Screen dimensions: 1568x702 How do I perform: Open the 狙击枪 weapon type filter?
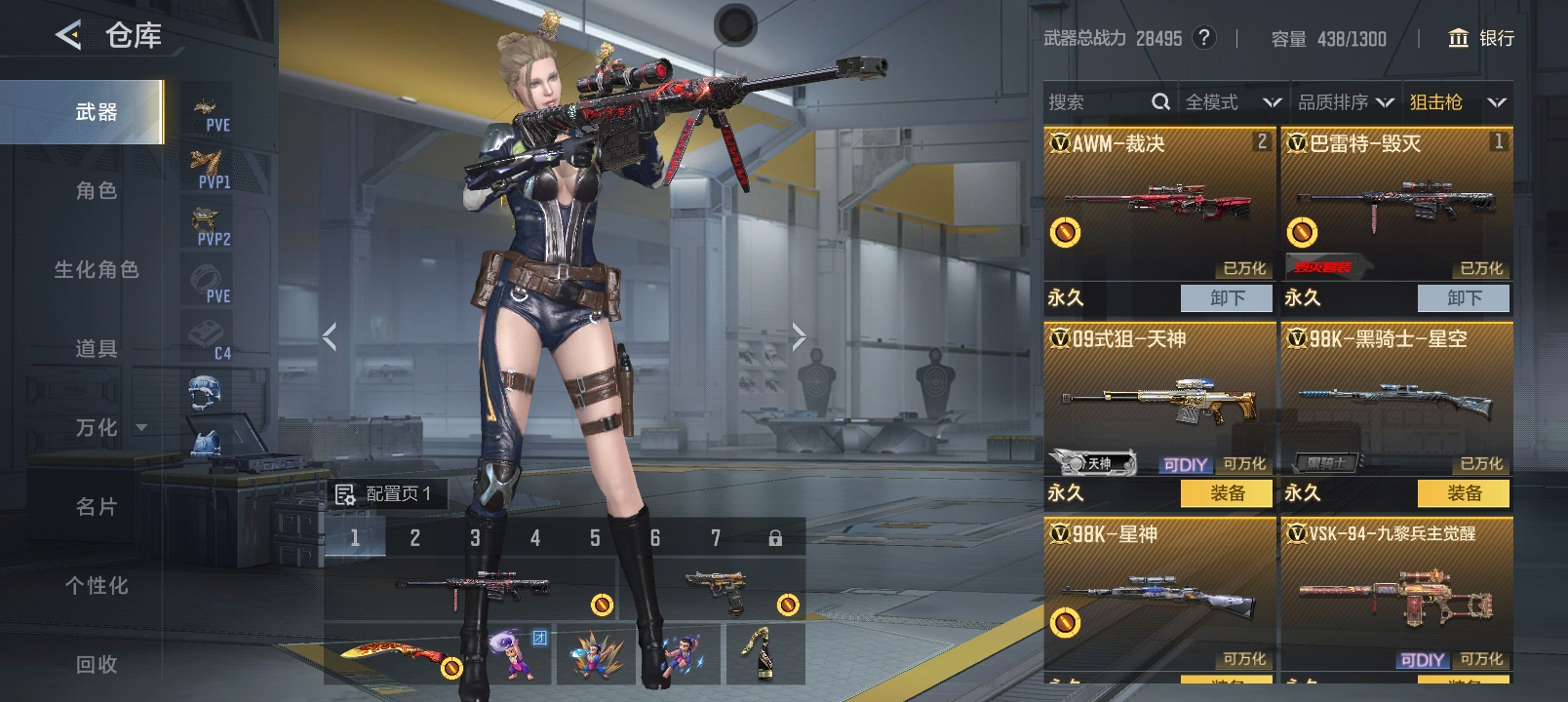[x=1458, y=102]
